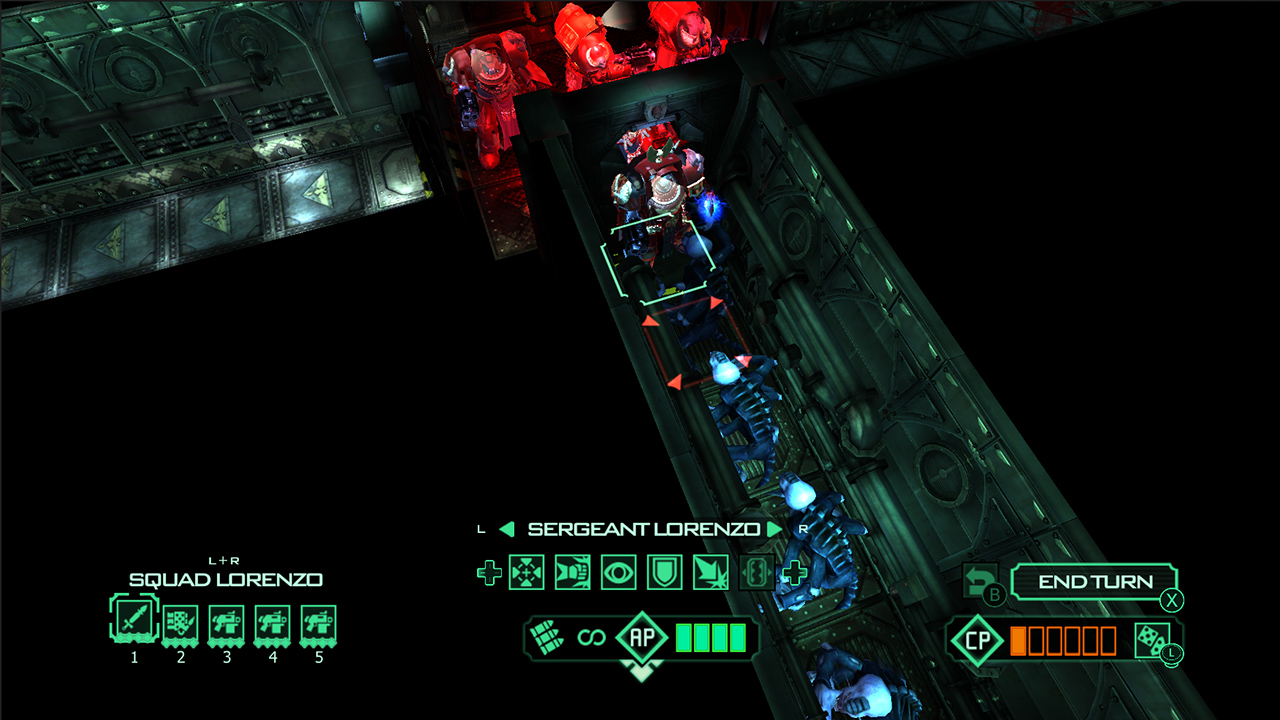Screen dimensions: 1280x720
Task: Choose squad member number 5
Action: coord(318,622)
